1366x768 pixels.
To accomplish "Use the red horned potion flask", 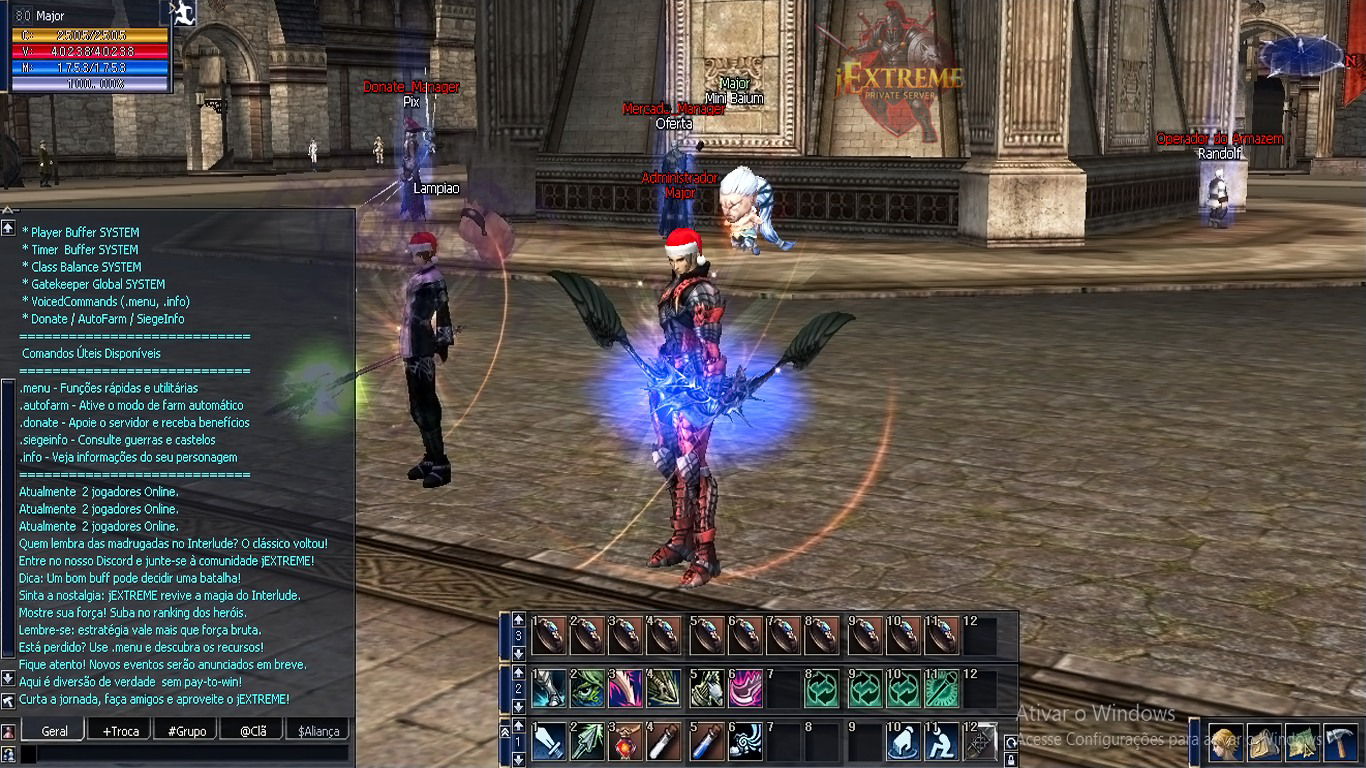I will tap(627, 743).
